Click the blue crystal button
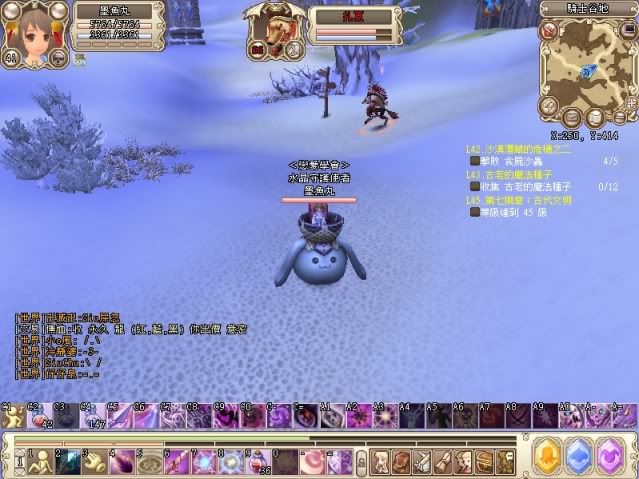The width and height of the screenshot is (639, 479). (x=579, y=457)
